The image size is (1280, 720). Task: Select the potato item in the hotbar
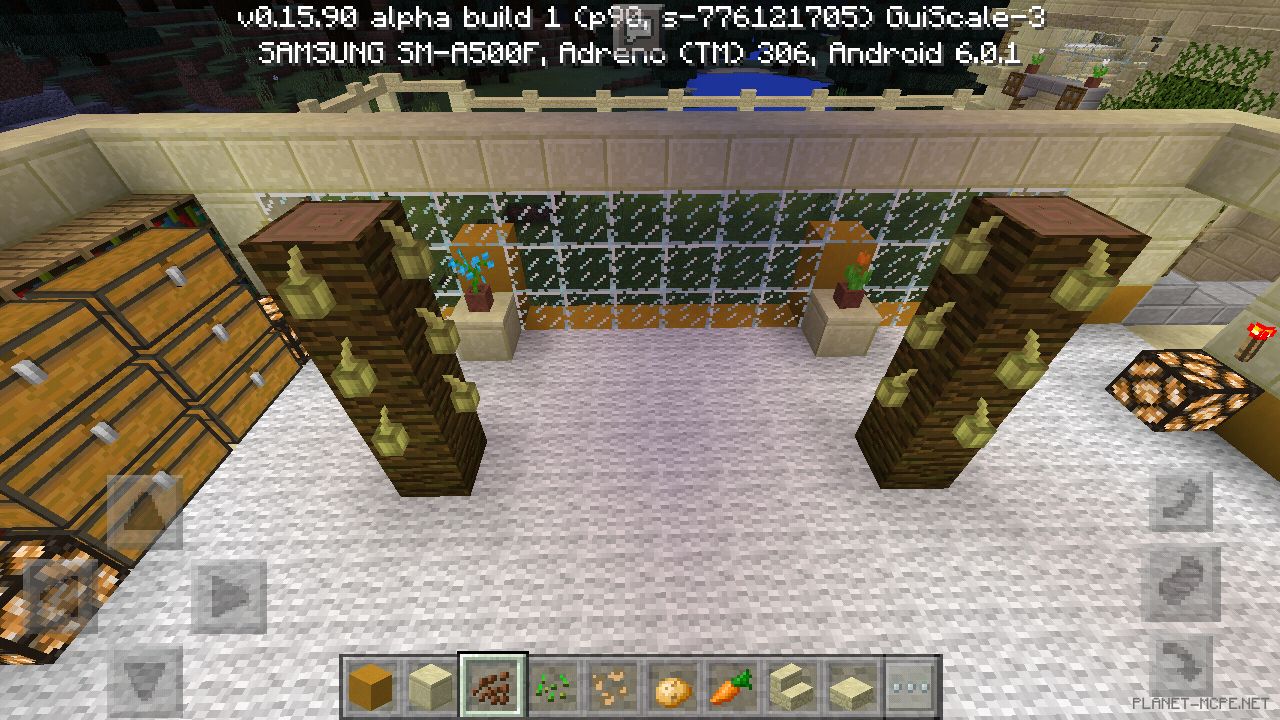[x=672, y=688]
